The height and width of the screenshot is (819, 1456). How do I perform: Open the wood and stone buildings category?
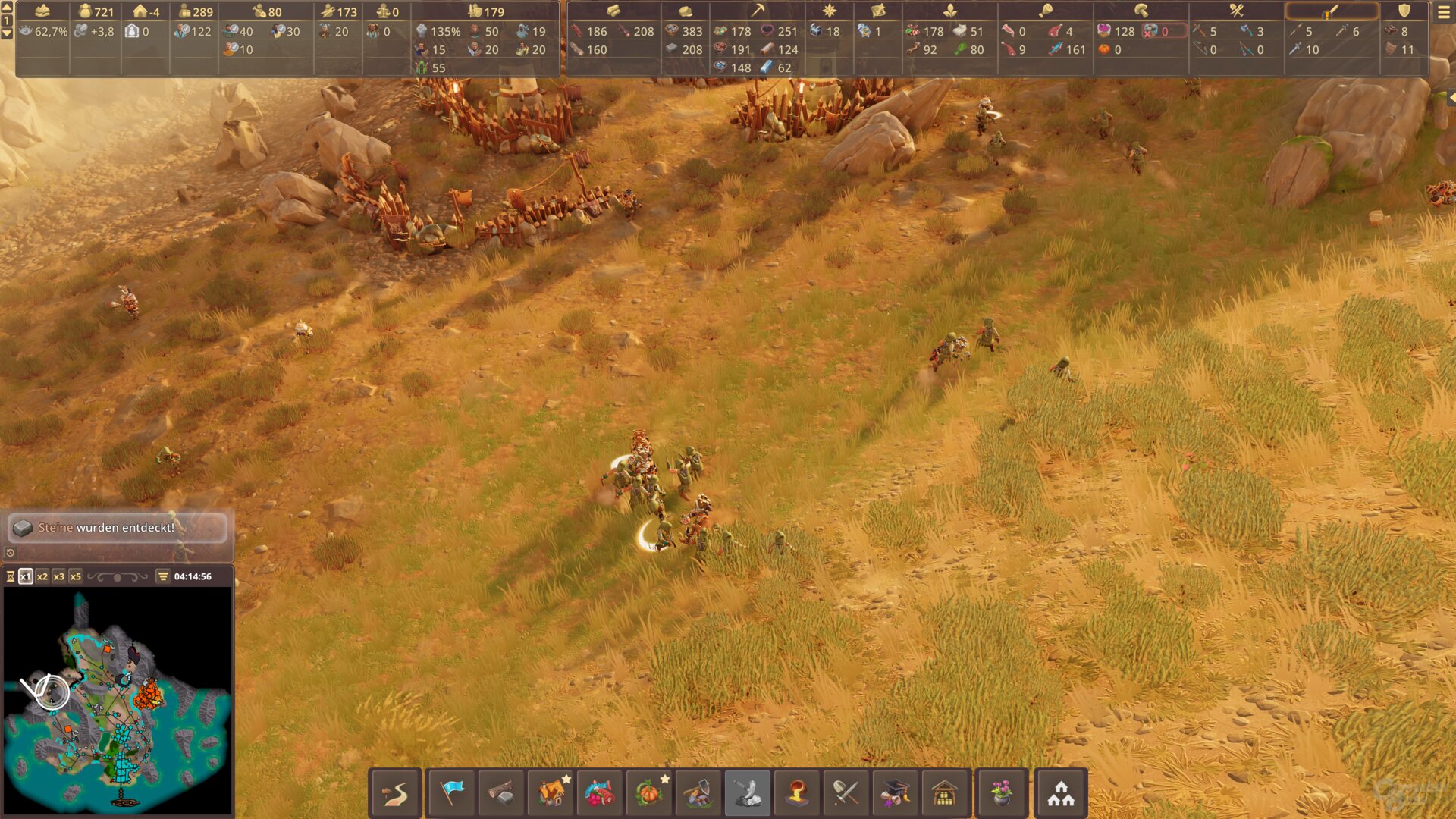(500, 793)
